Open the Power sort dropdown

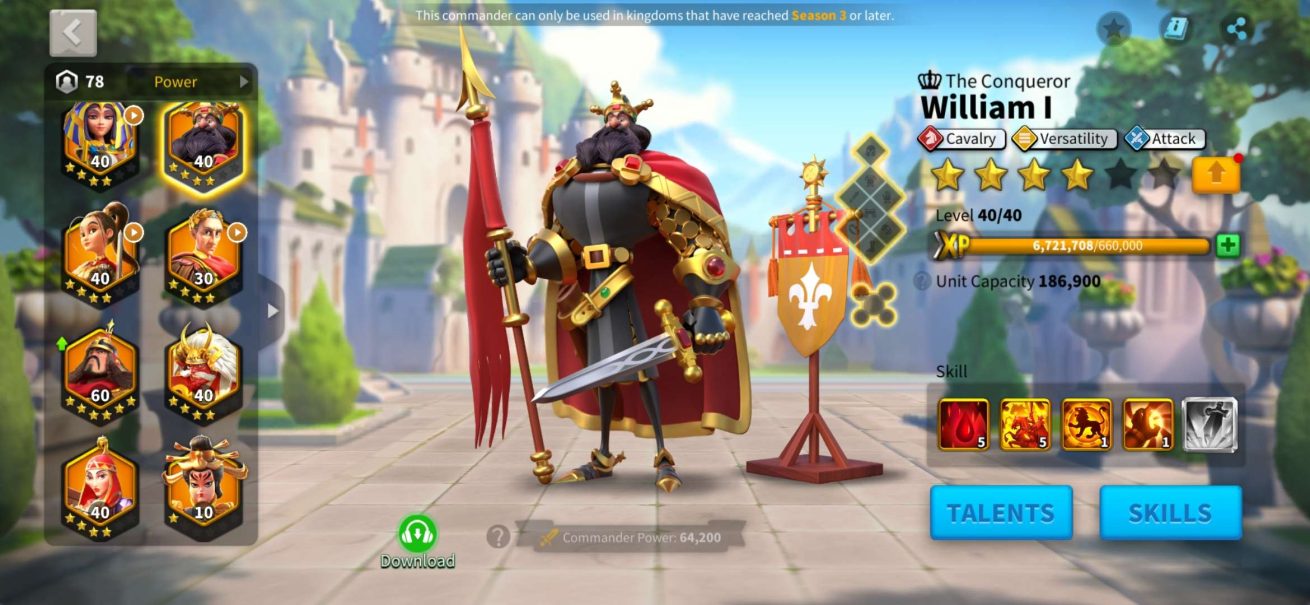[x=200, y=82]
